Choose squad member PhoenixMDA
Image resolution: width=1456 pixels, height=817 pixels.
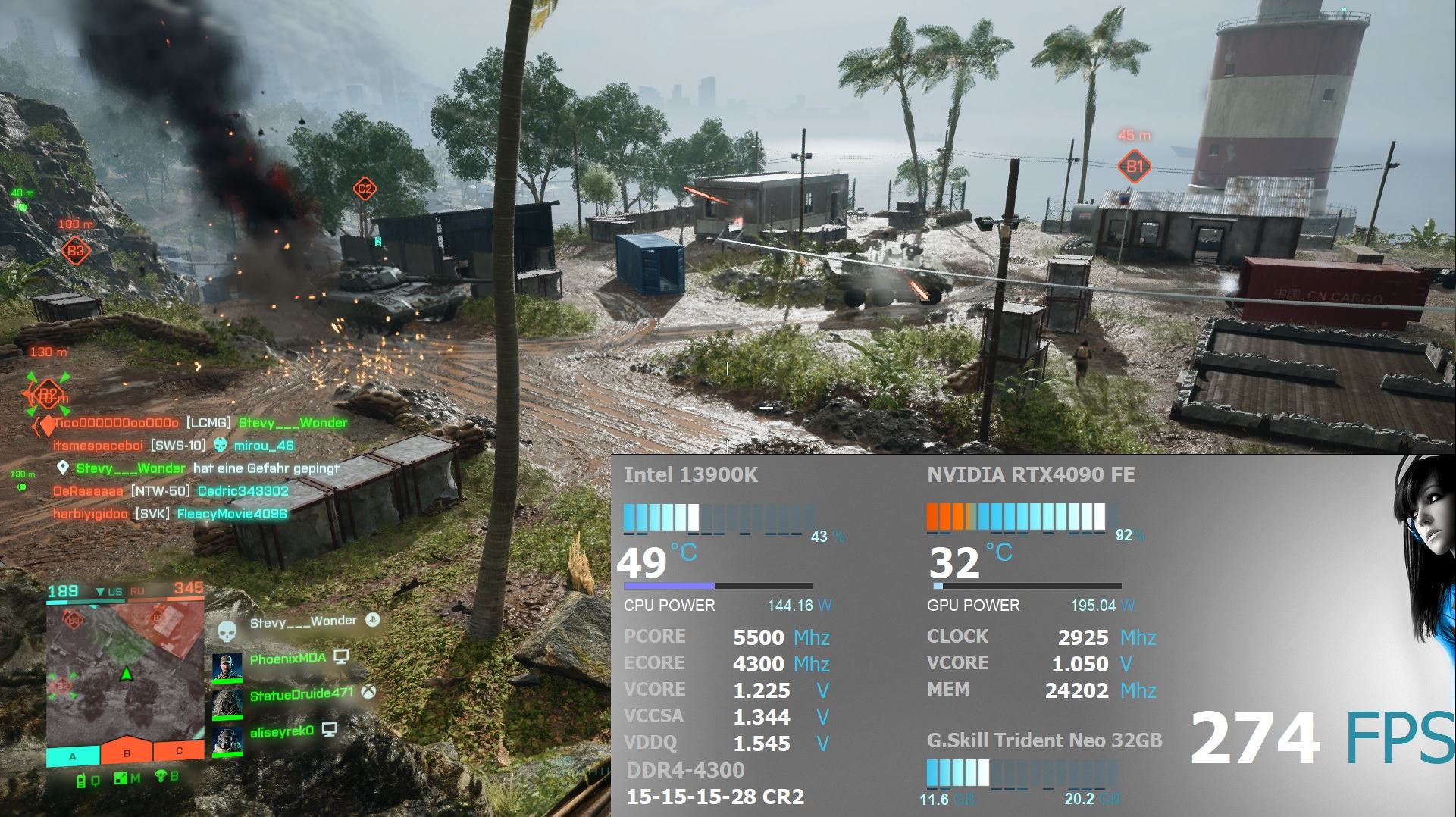pos(287,659)
